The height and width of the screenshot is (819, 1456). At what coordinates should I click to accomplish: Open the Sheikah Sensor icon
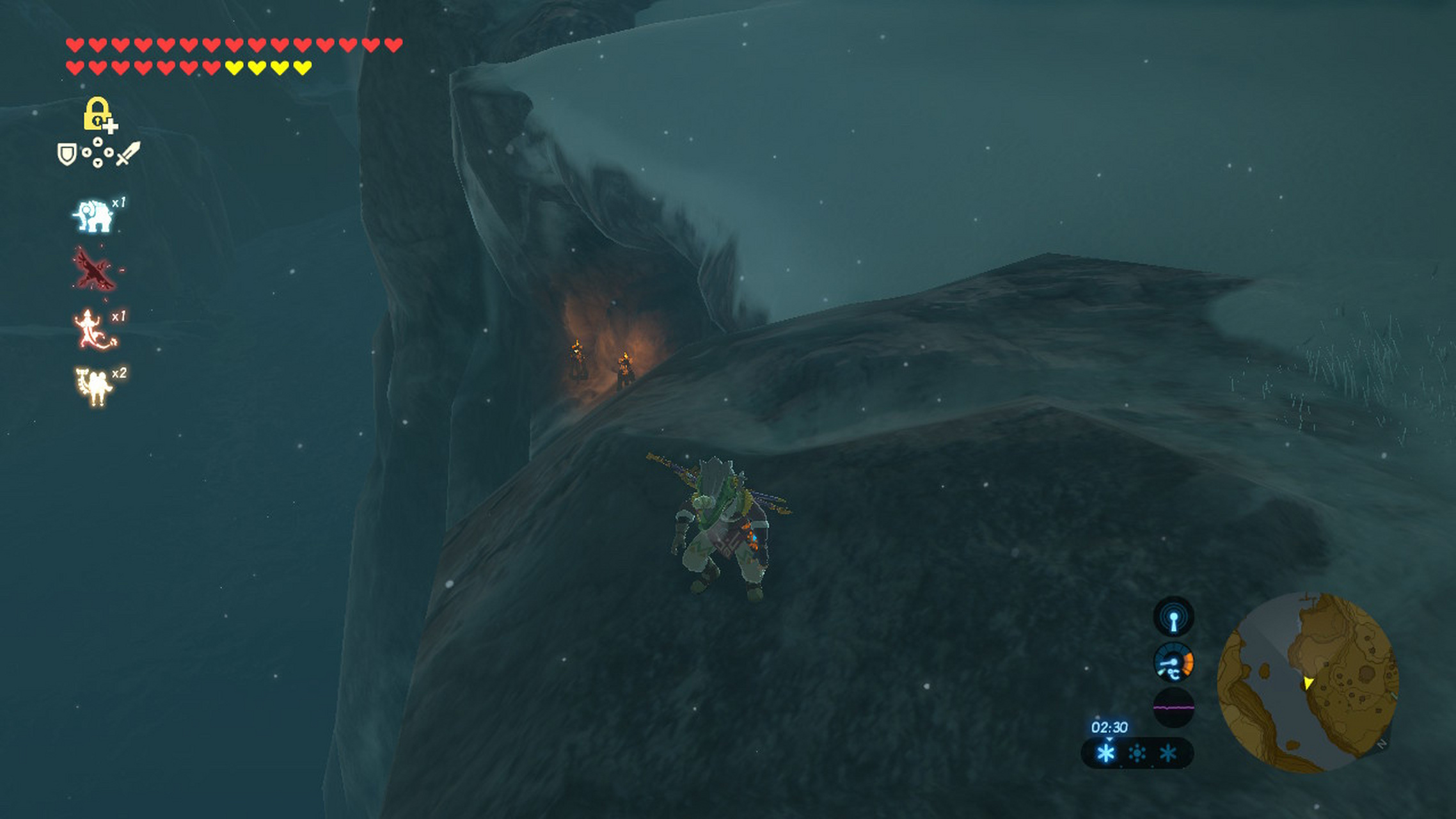[1173, 617]
